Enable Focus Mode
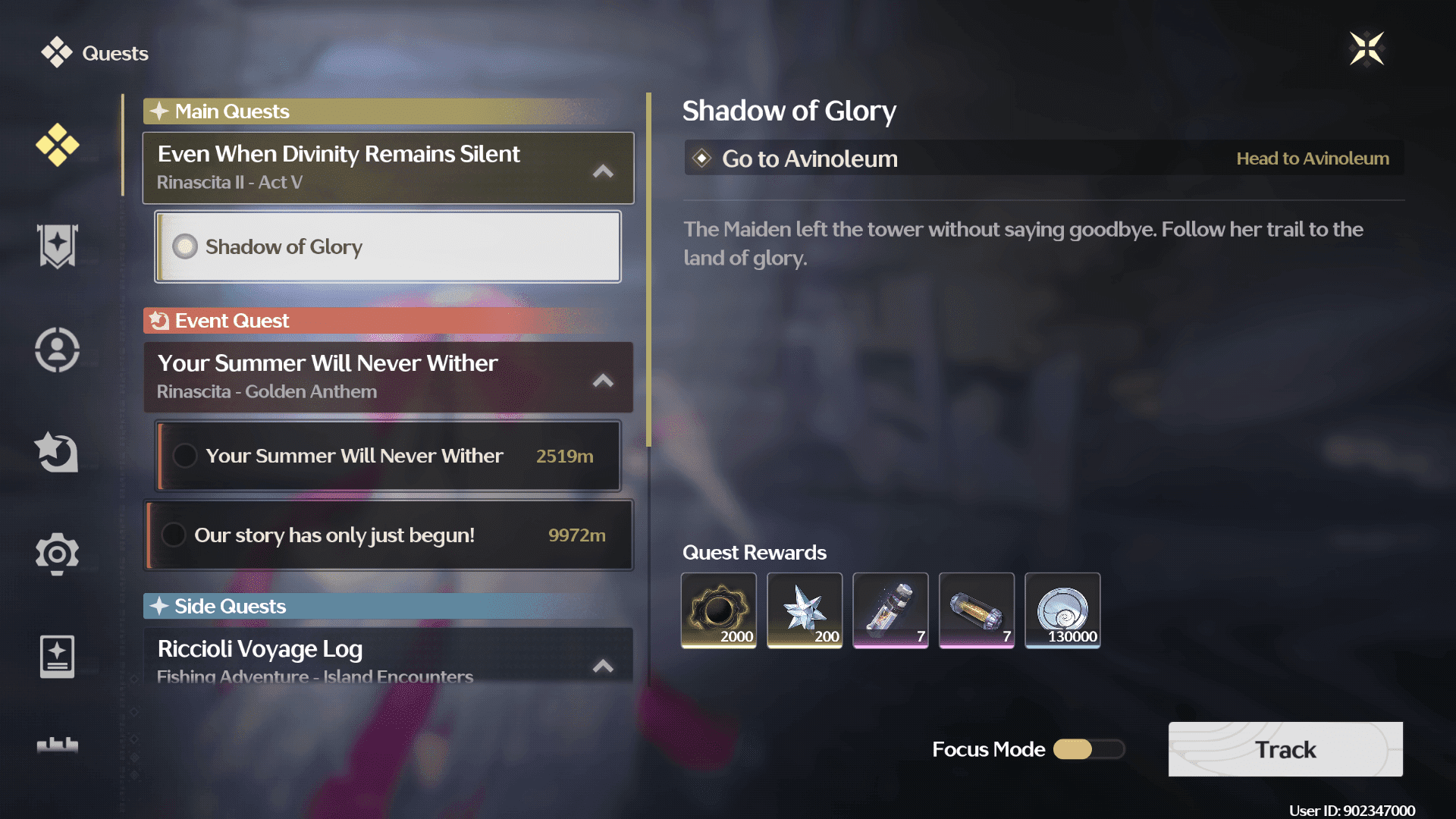Screen dimensions: 1456x819 [x=1088, y=749]
